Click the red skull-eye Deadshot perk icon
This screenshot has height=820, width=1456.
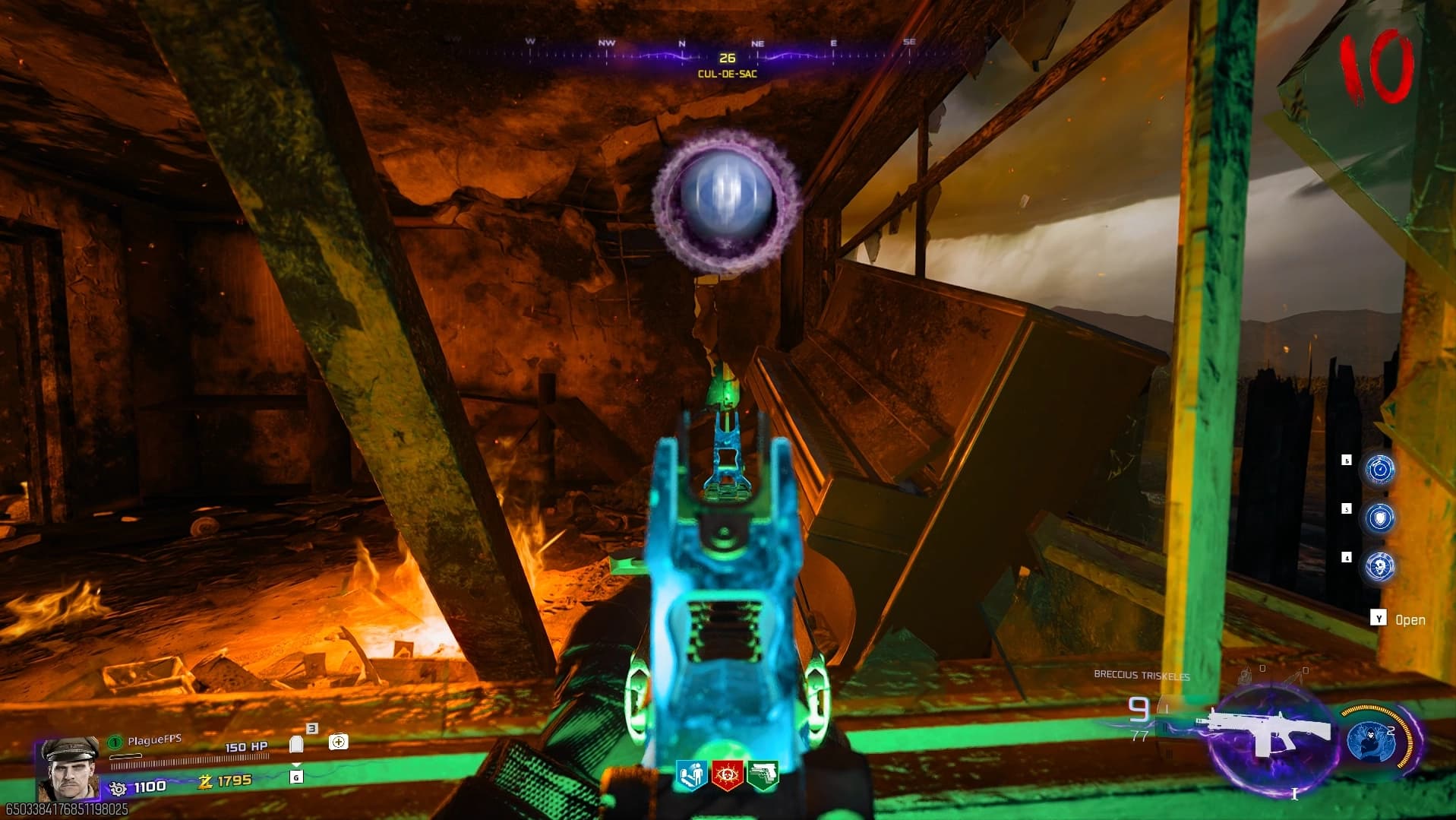click(x=727, y=774)
